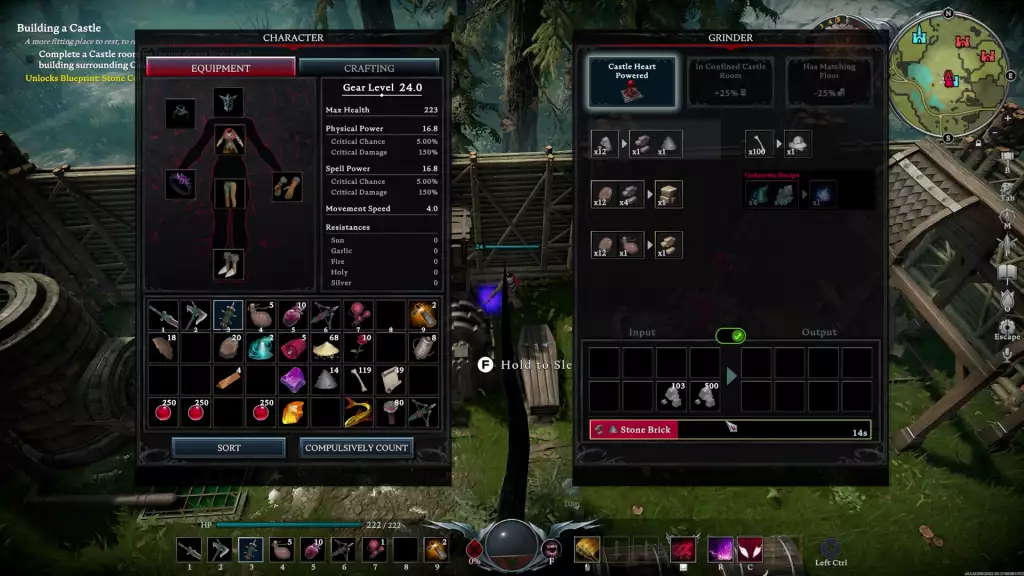The width and height of the screenshot is (1024, 576).
Task: Select the gloves equipment slot
Action: tap(286, 186)
